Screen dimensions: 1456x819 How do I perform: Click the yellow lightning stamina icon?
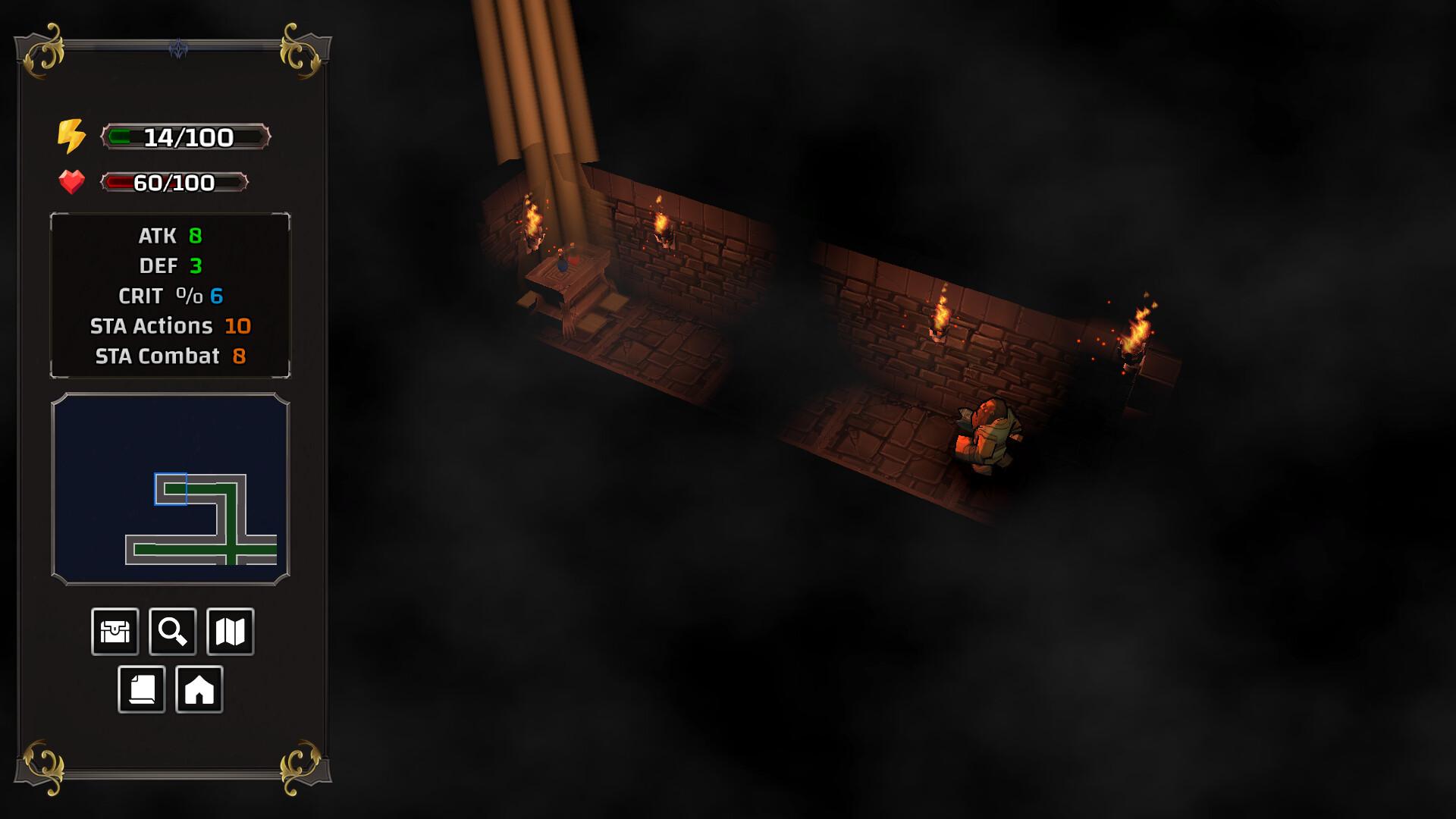pos(71,135)
